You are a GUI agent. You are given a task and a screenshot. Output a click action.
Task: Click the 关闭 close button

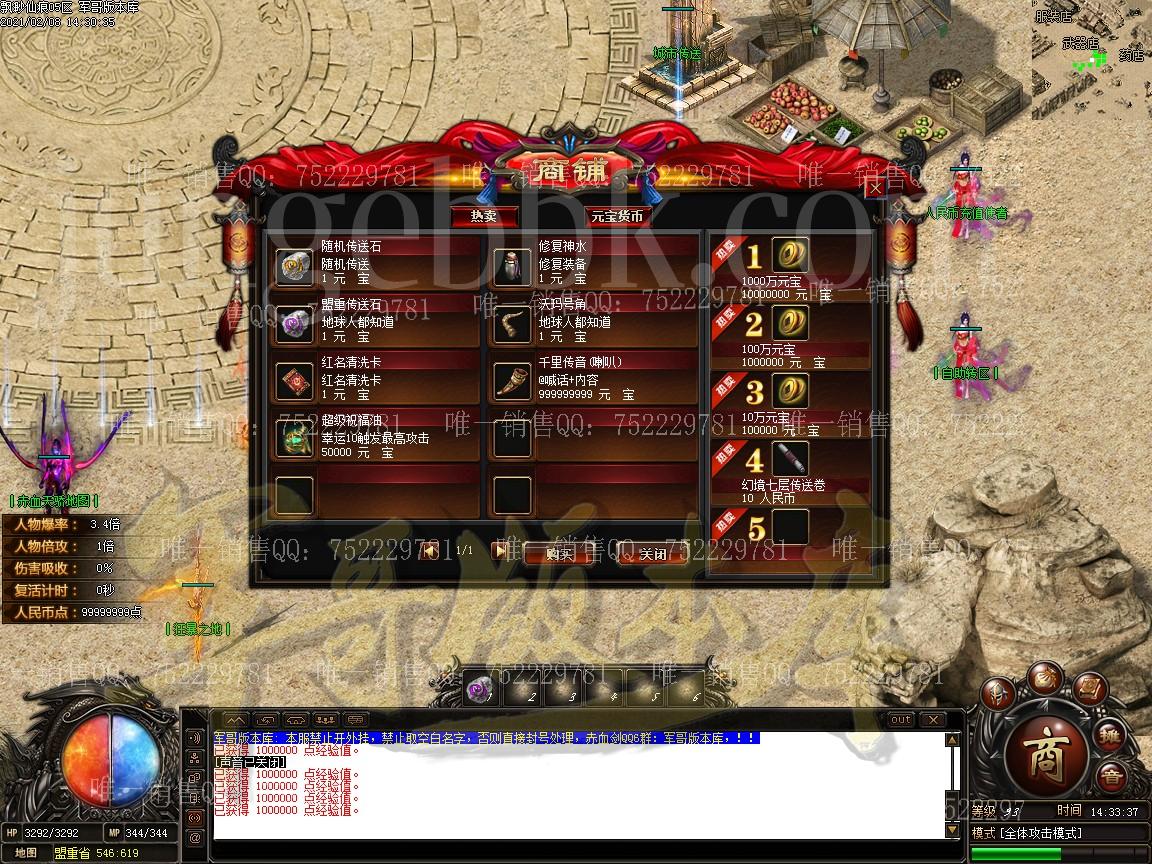[652, 553]
